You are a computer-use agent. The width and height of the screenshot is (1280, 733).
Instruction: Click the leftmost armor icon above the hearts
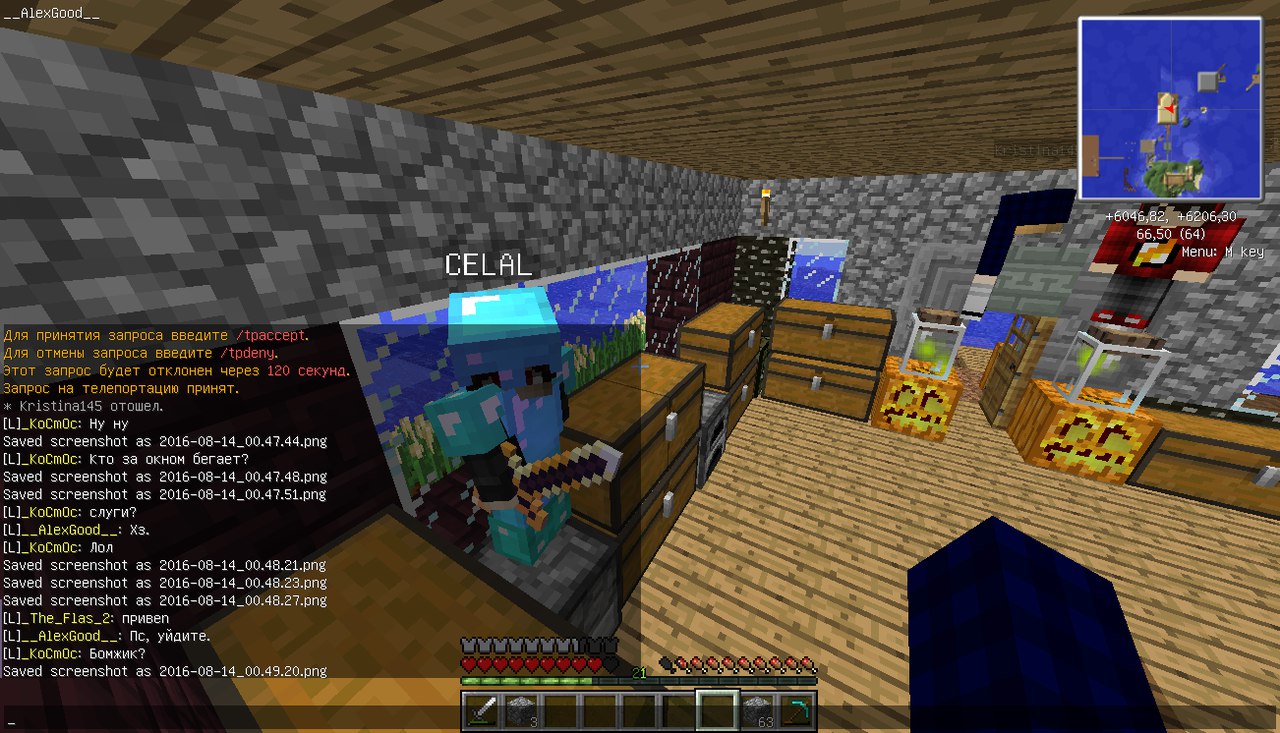pyautogui.click(x=466, y=646)
